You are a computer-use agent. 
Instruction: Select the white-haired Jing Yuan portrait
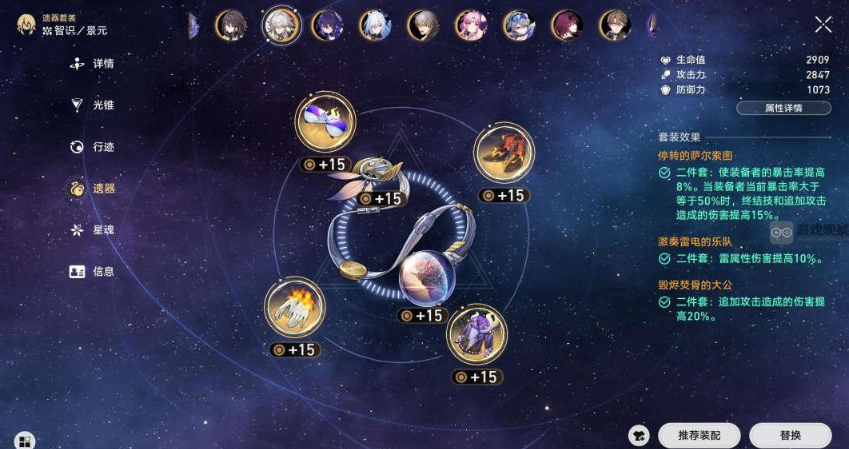(281, 25)
